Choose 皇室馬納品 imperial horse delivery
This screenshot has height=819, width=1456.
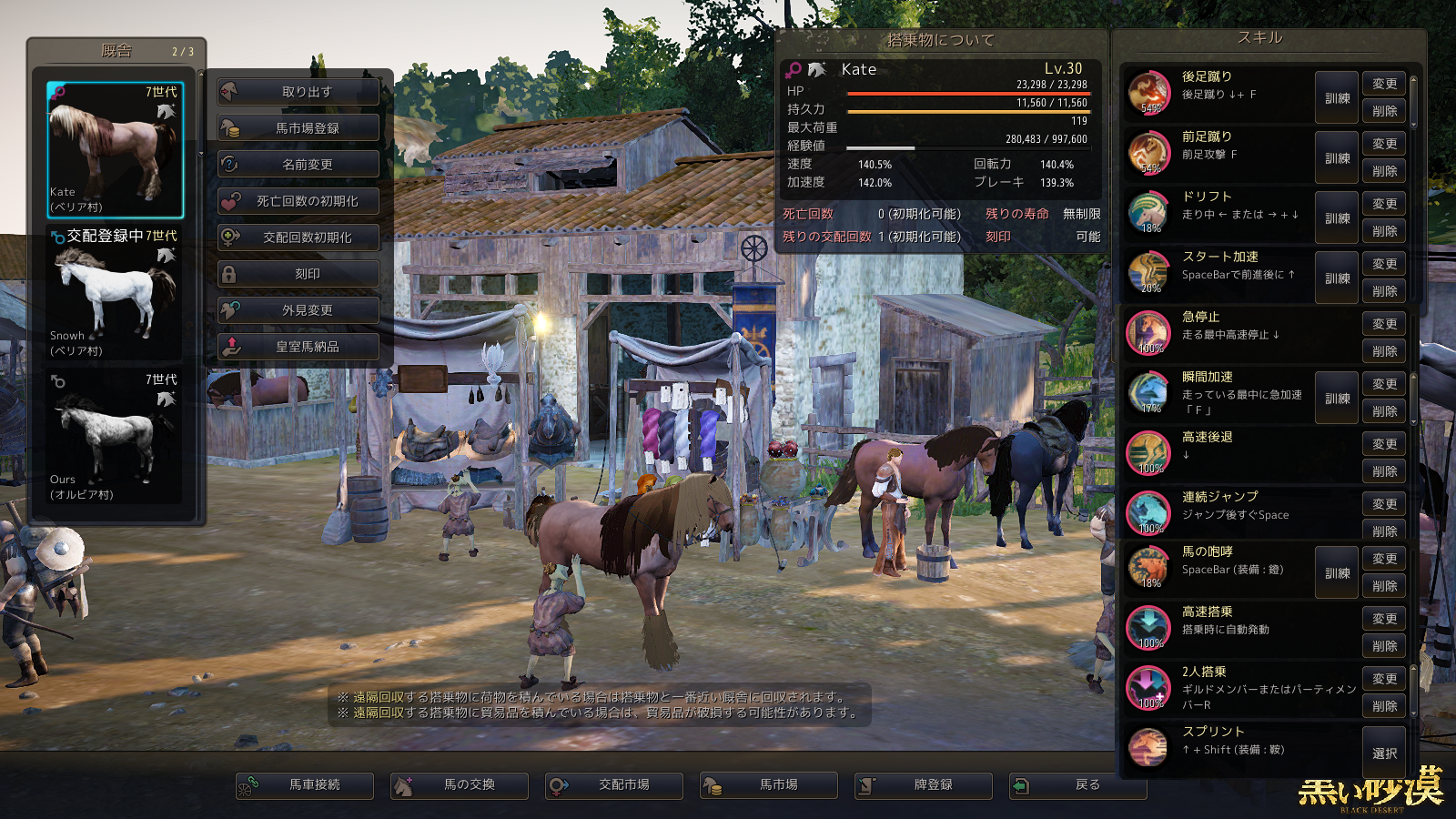(x=298, y=347)
